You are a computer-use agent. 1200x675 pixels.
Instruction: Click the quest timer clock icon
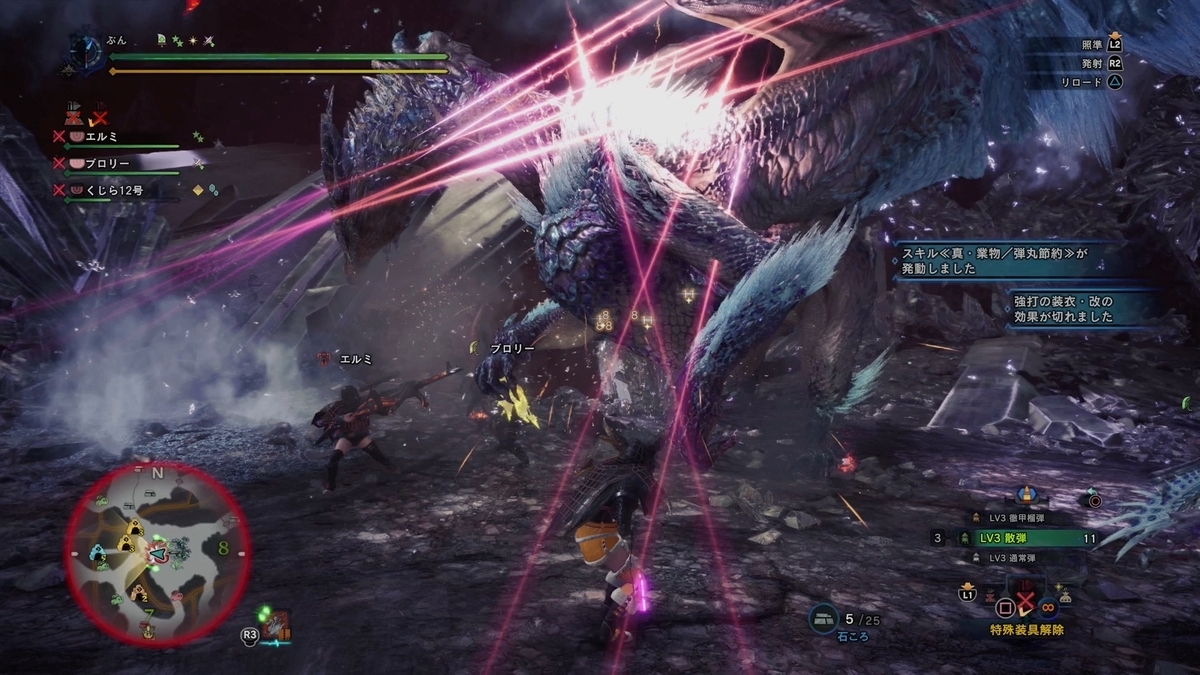coord(88,52)
